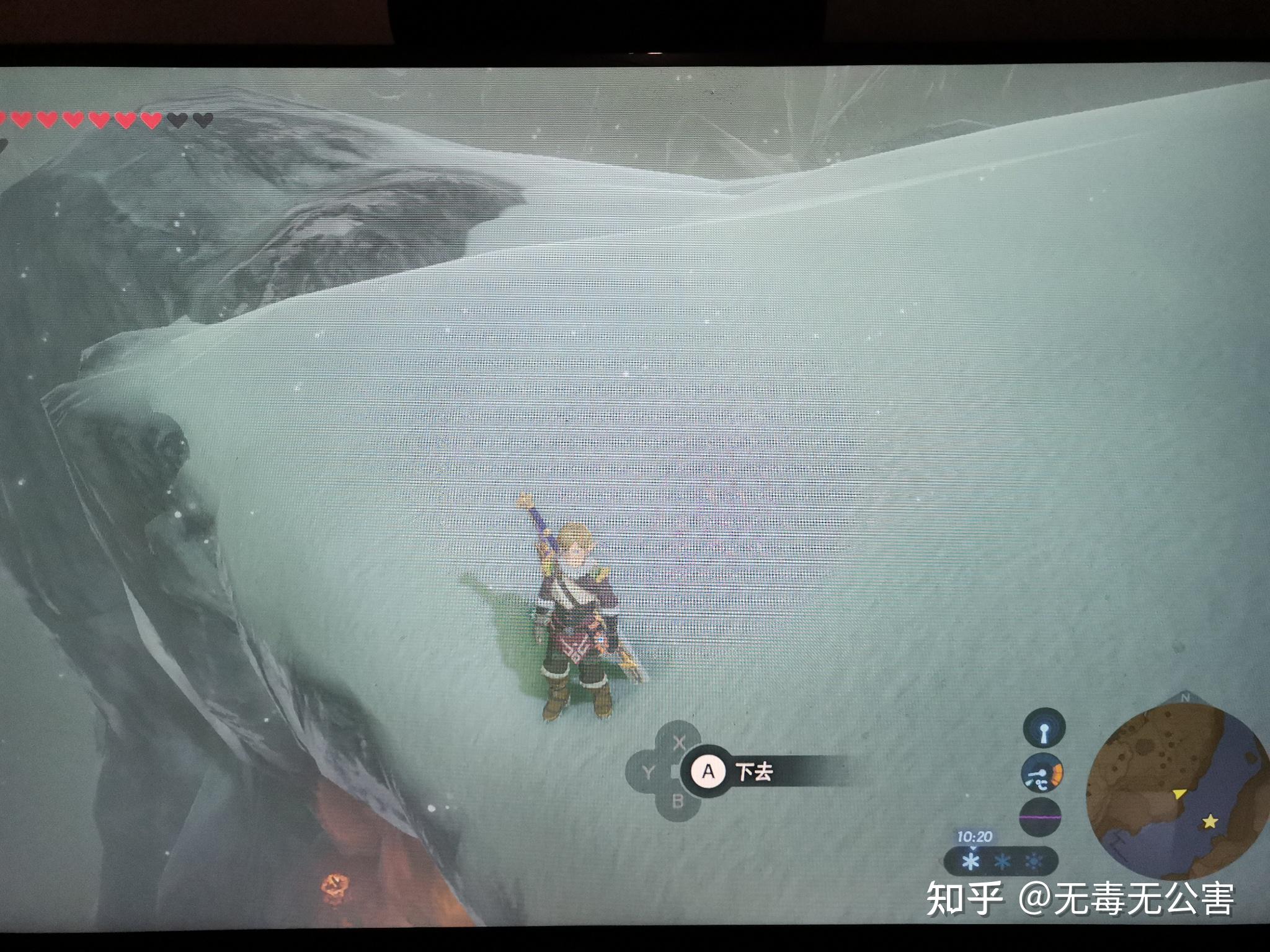Click the temperature gauge with orange segment
This screenshot has height=952, width=1270.
point(1042,774)
